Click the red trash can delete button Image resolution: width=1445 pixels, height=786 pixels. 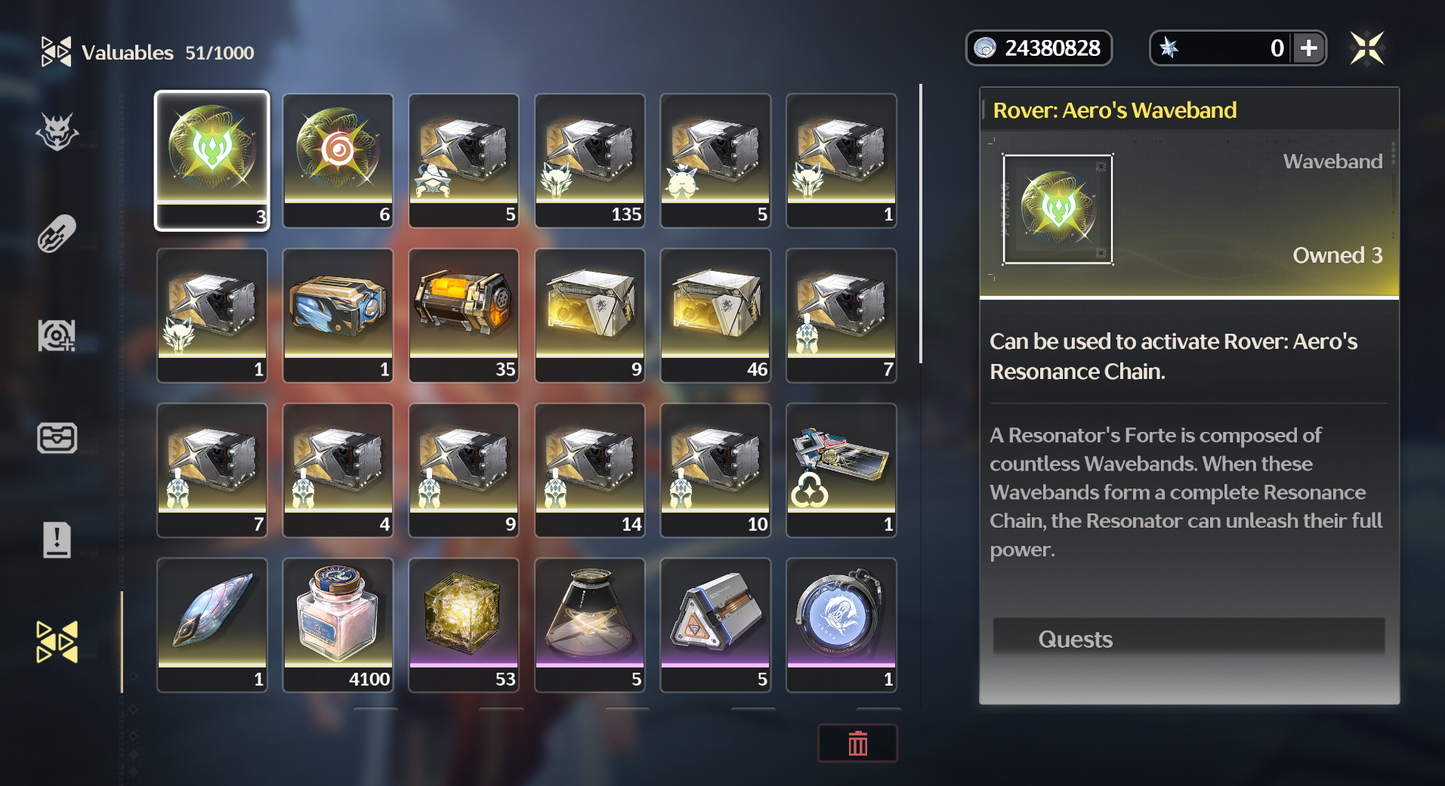click(x=858, y=744)
